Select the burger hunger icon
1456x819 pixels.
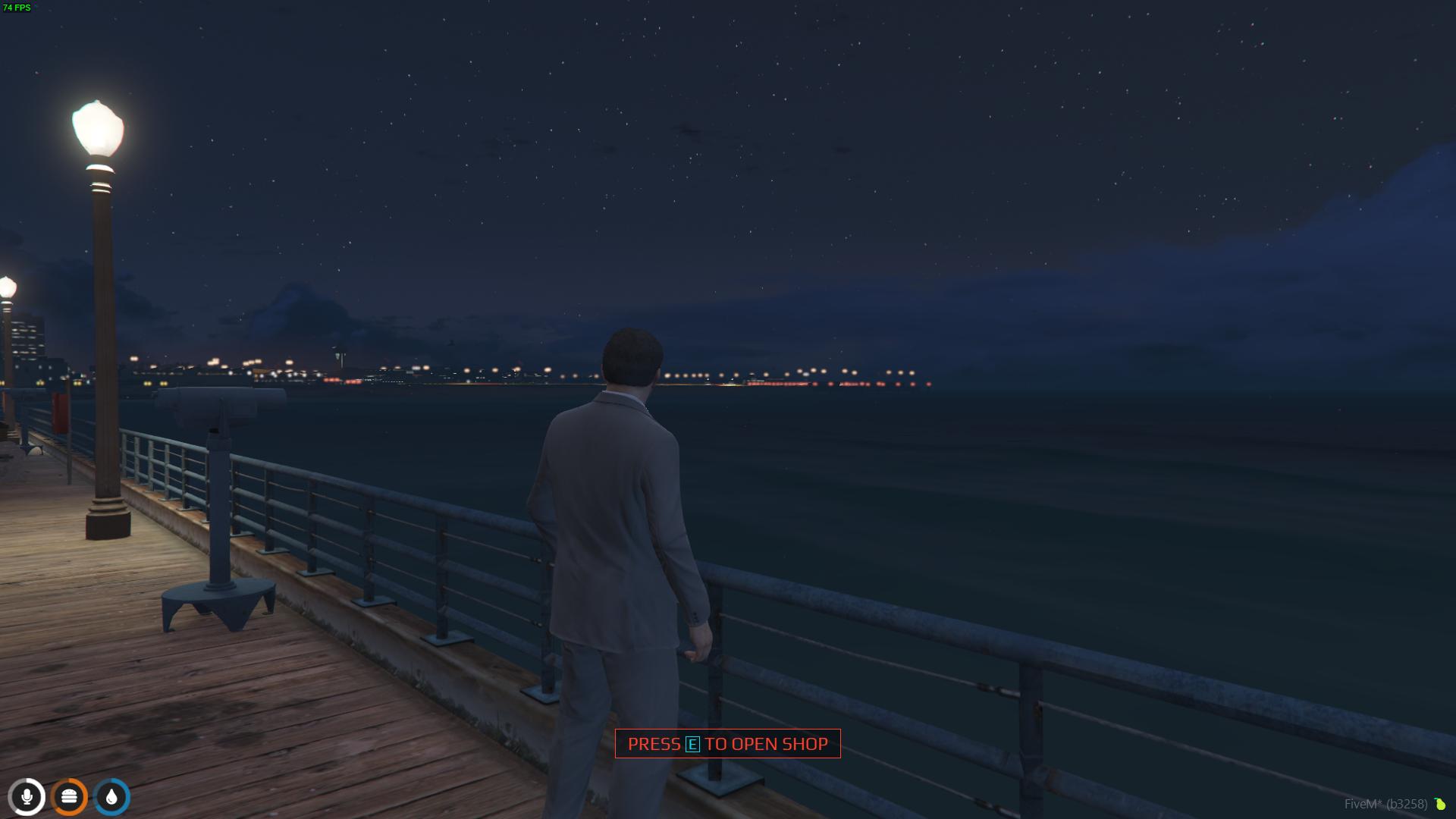(69, 797)
